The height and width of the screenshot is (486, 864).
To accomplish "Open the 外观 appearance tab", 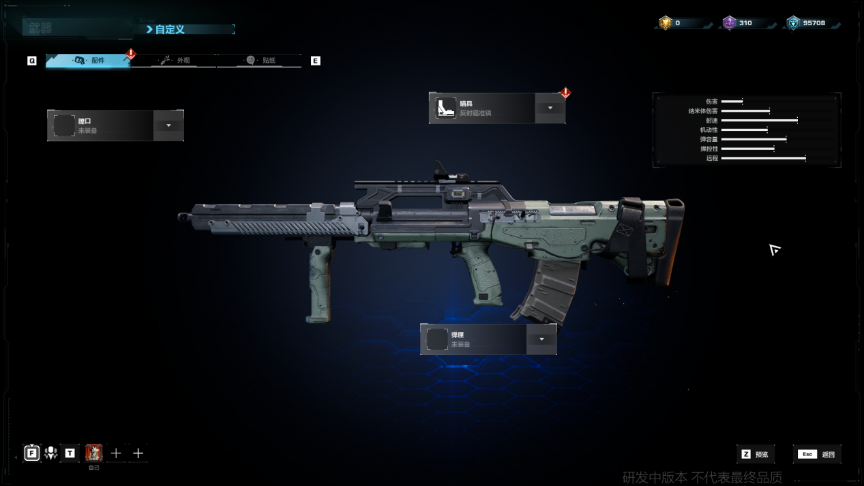I will tap(173, 60).
